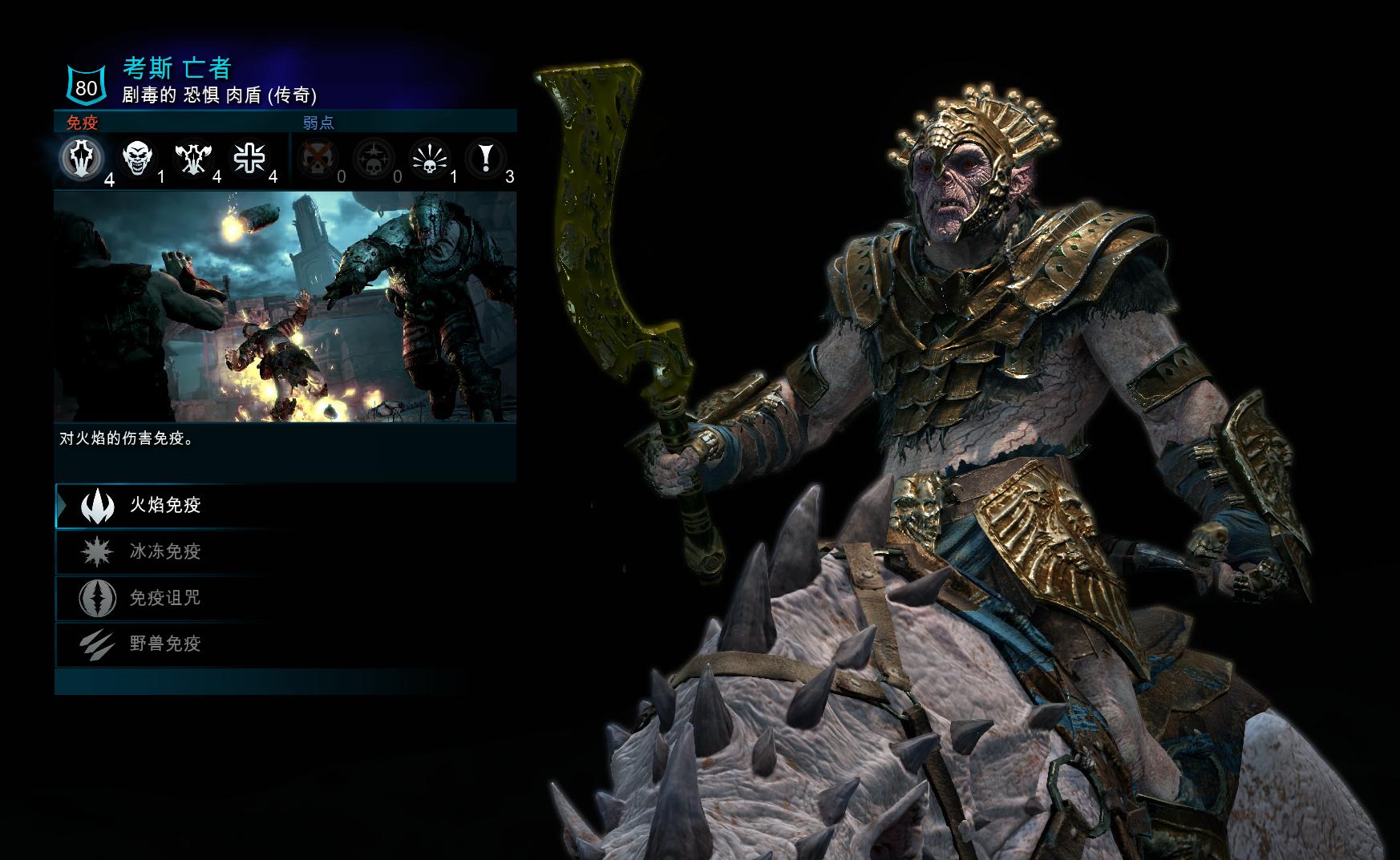Choose the glowing cross trait icon
Screen dimensions: 1400x860
249,158
